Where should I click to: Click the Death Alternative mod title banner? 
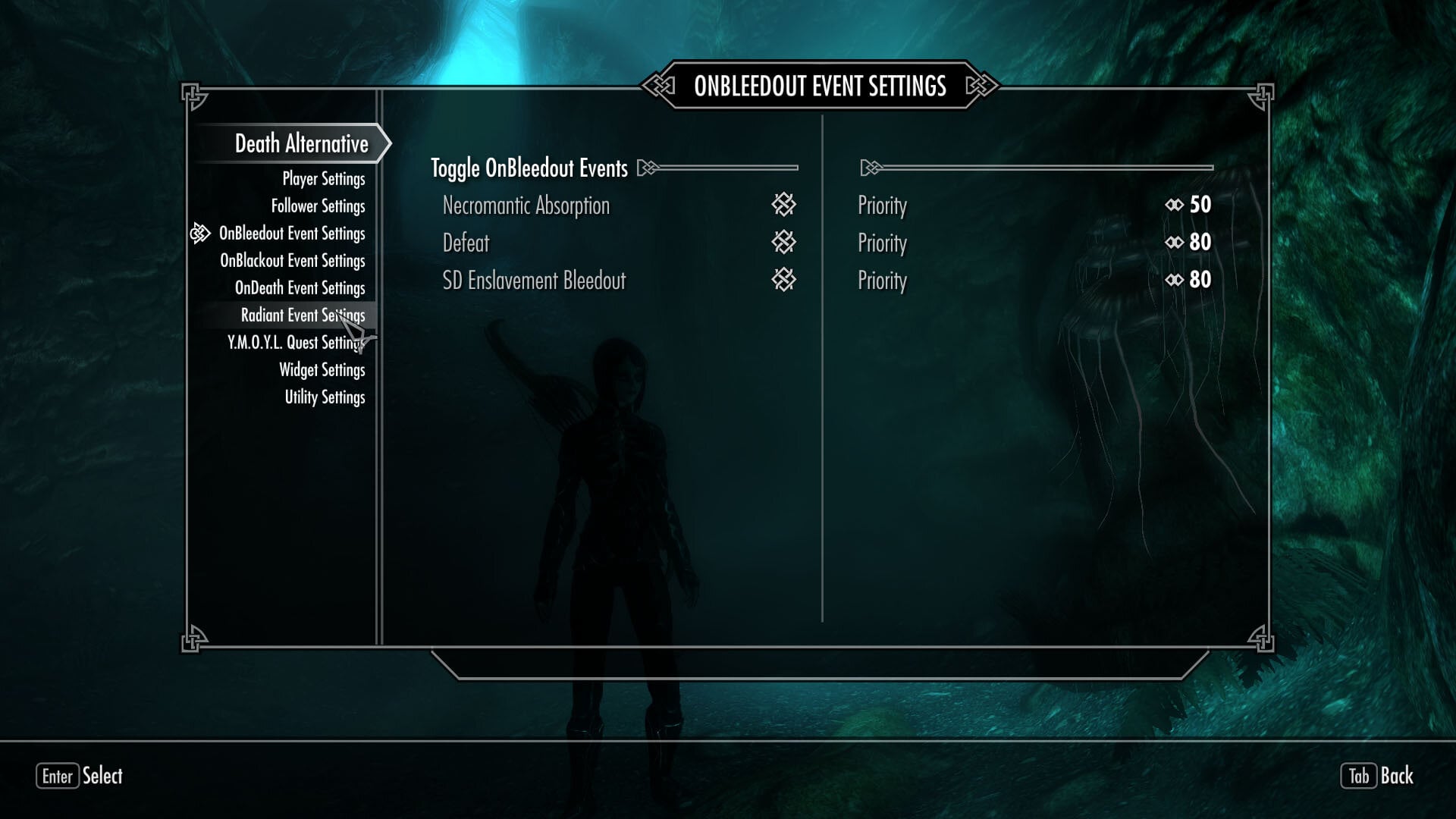coord(300,143)
